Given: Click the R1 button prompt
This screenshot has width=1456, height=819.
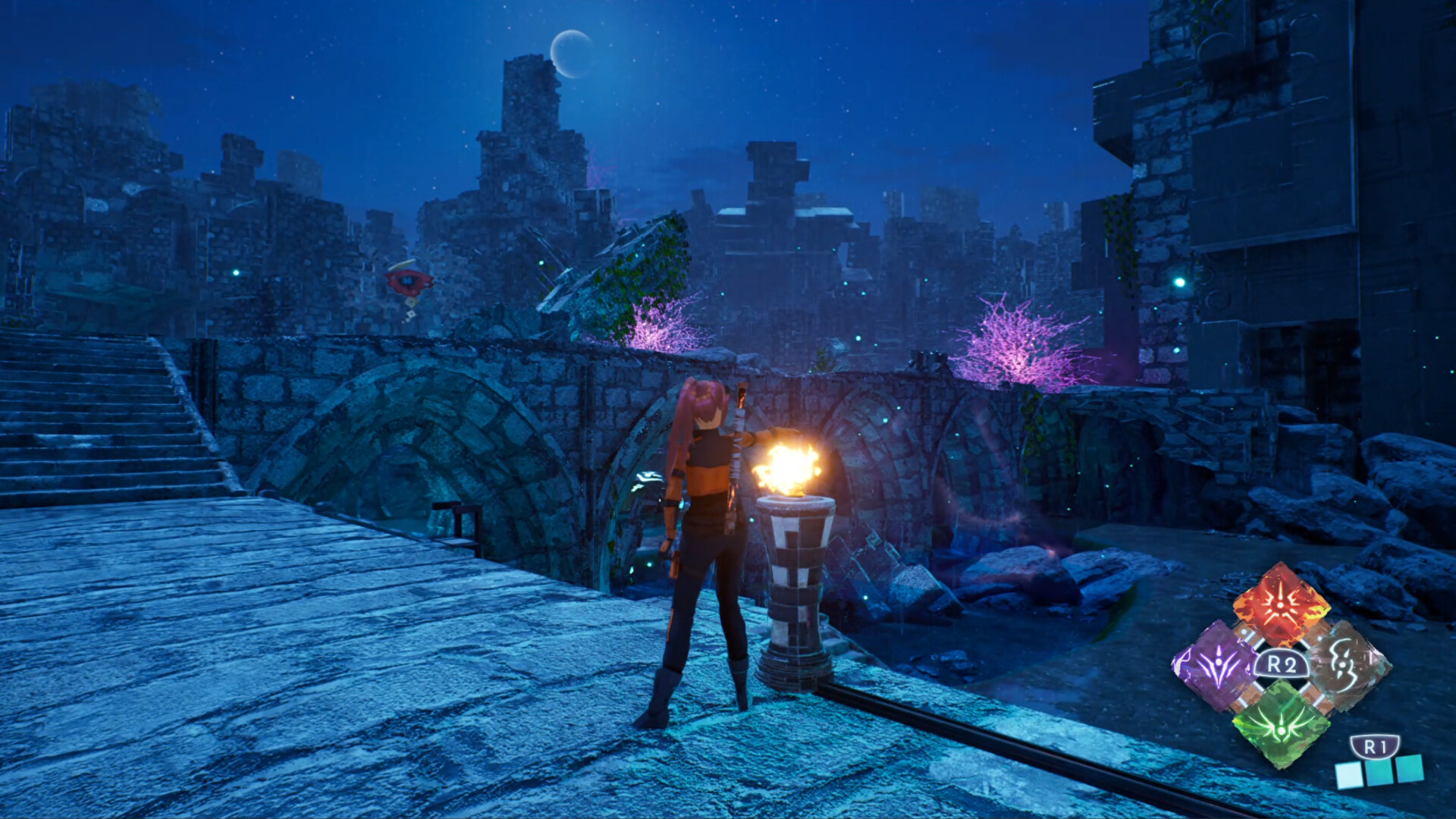Looking at the screenshot, I should 1375,745.
